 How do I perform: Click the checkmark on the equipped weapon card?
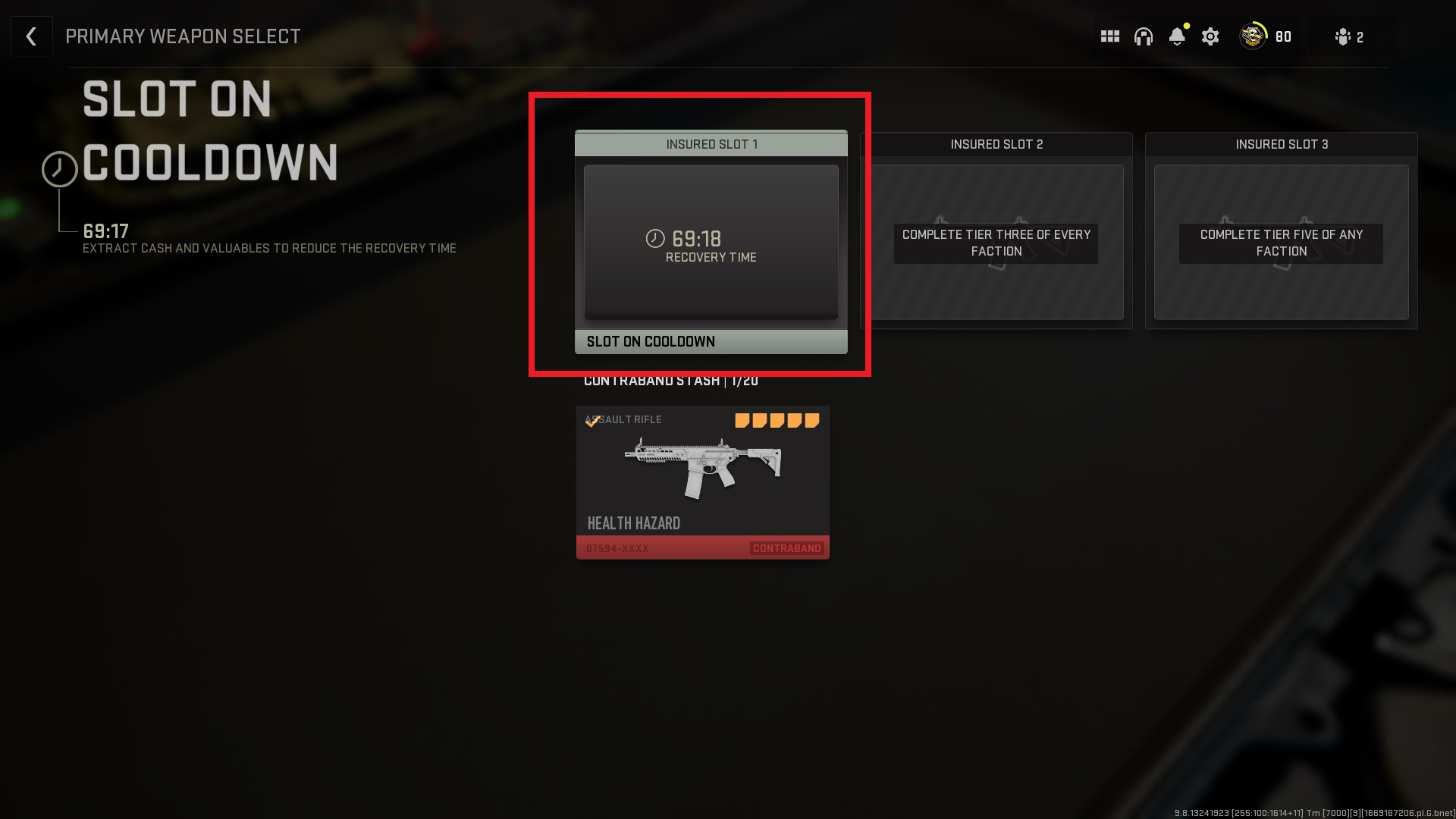point(592,422)
